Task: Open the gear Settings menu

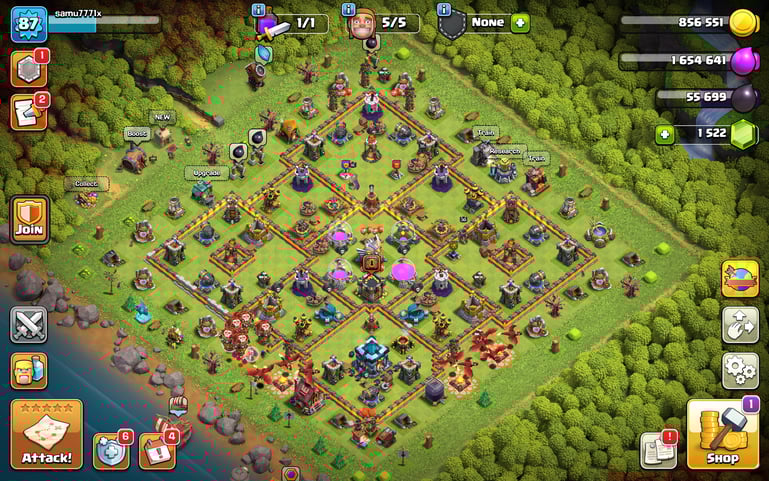Action: (x=740, y=370)
